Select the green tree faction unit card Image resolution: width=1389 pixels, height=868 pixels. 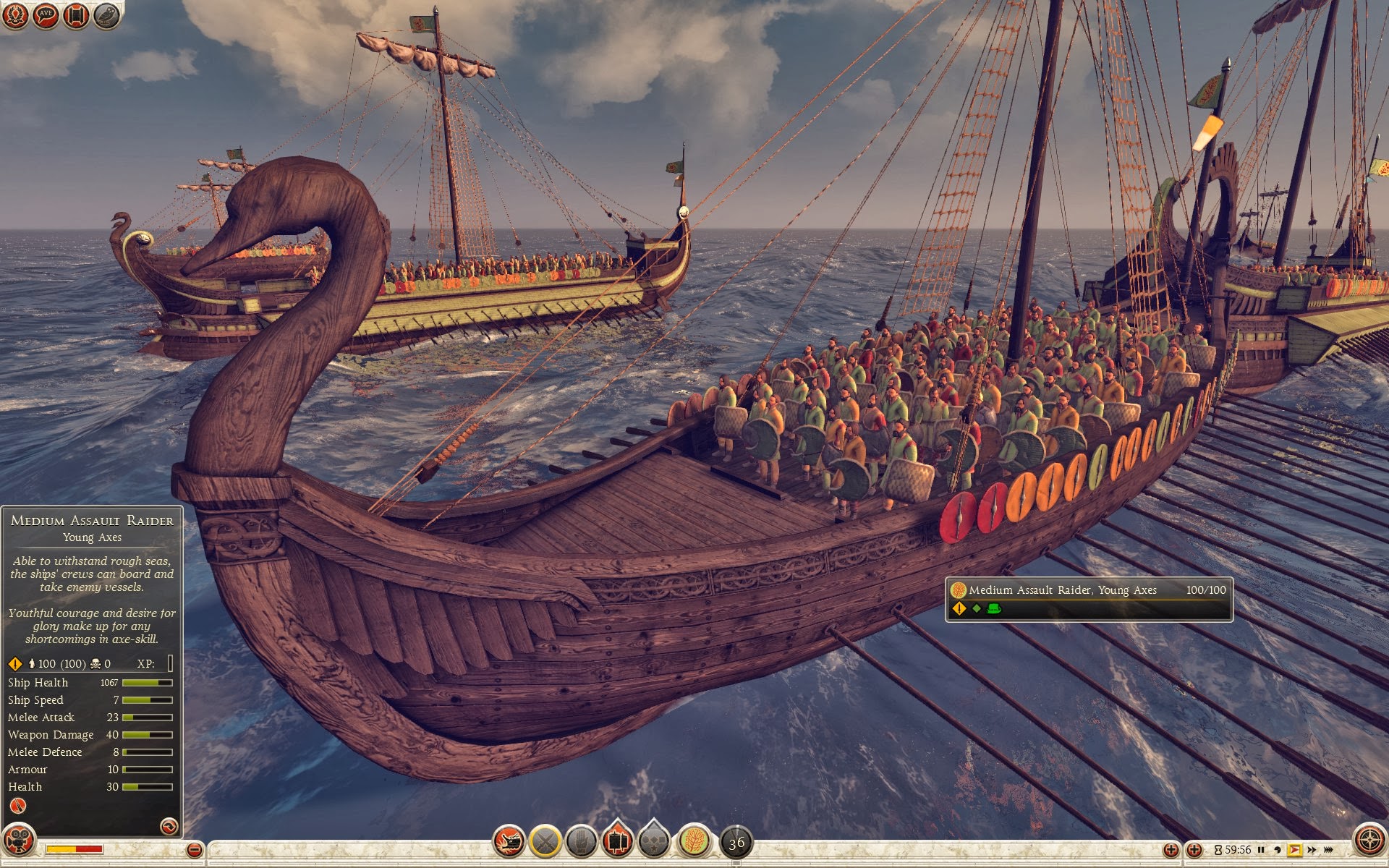click(694, 841)
